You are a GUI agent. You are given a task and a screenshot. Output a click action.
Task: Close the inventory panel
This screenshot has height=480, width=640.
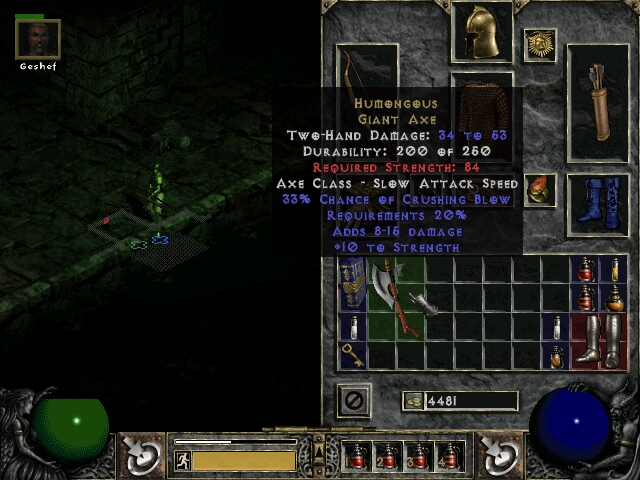tap(353, 400)
